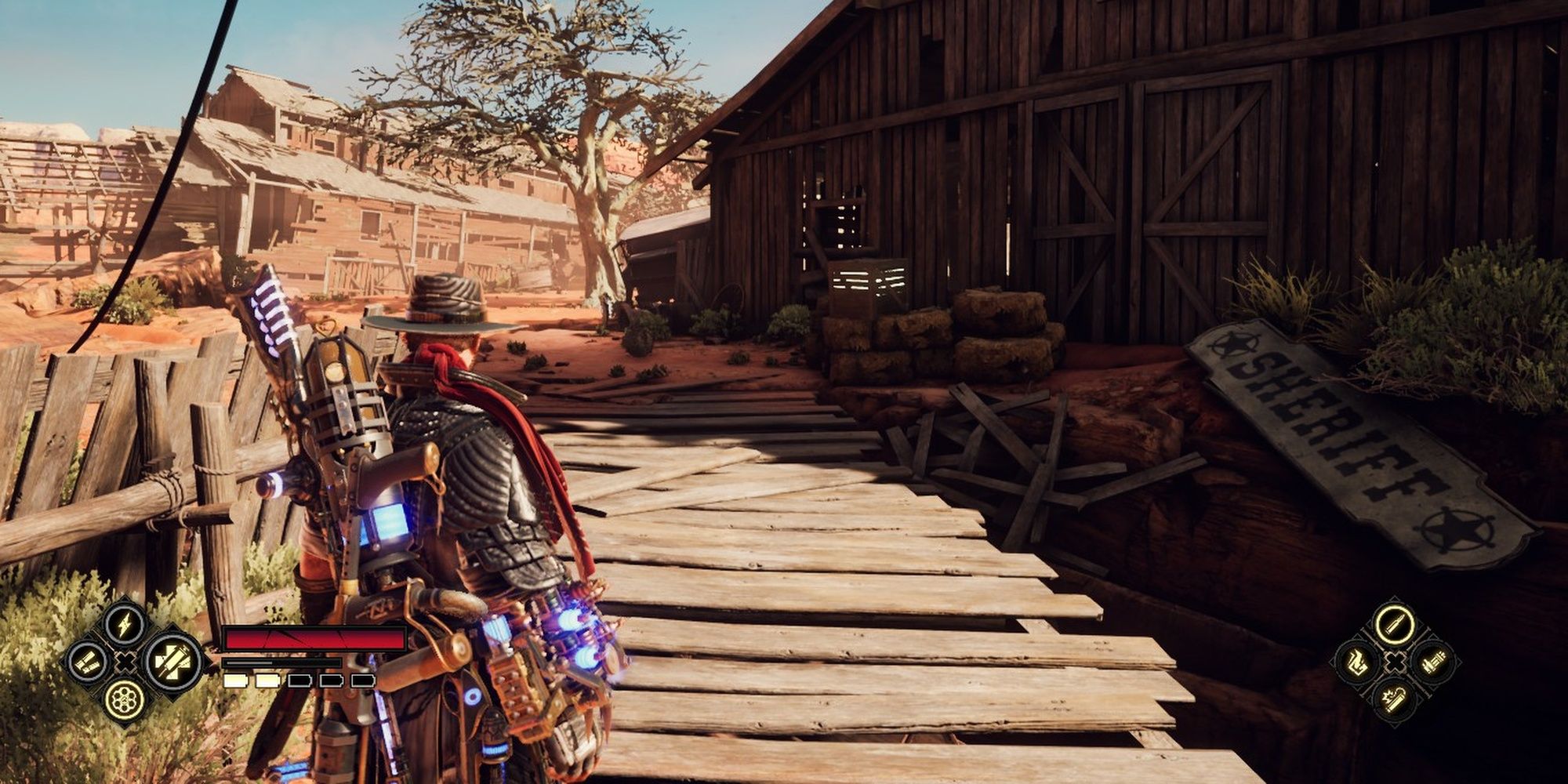The height and width of the screenshot is (784, 1568).
Task: Click the rifle bullet ability icon top-right
Action: pos(1394,626)
